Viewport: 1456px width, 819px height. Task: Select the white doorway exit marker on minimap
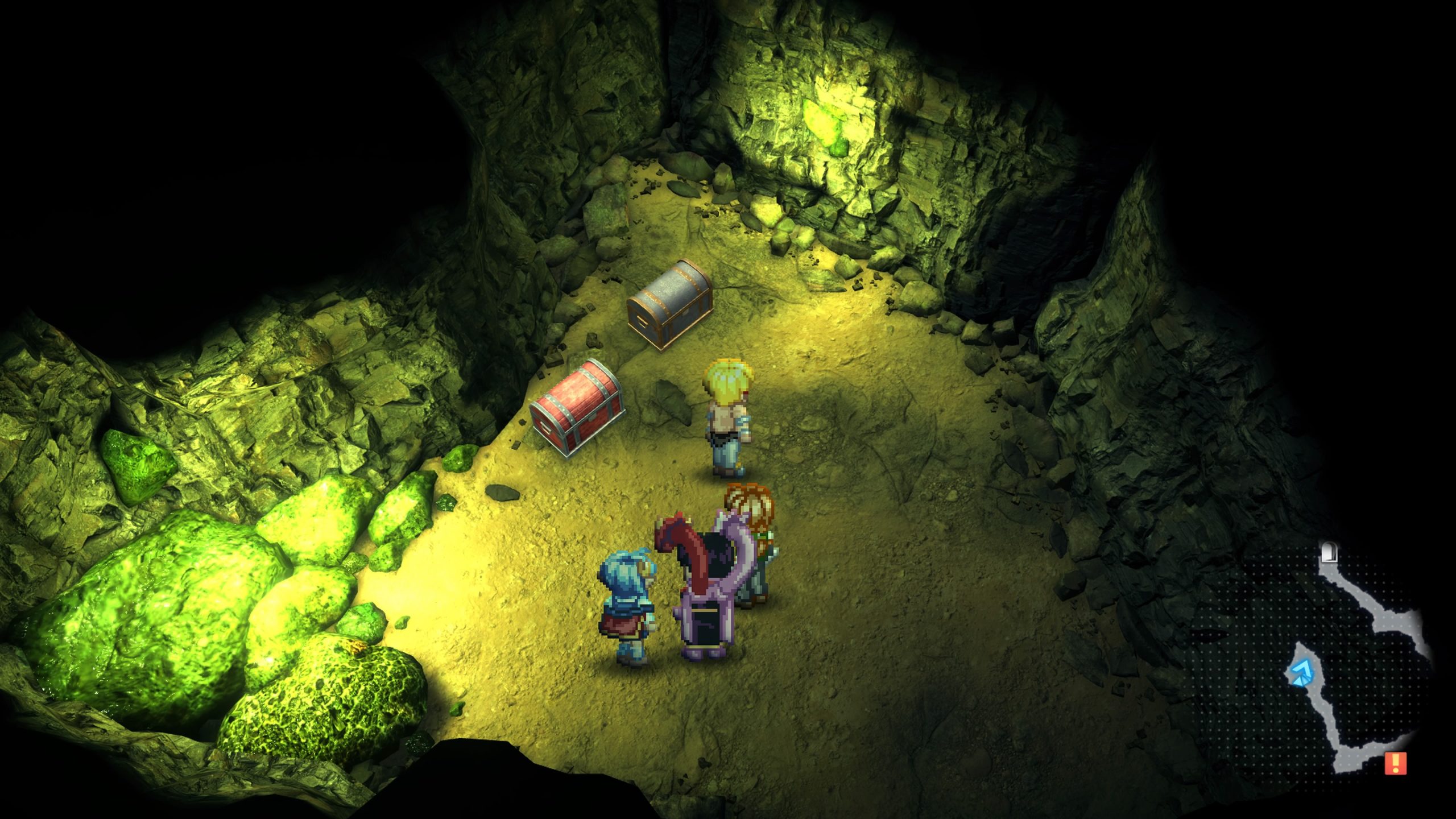pyautogui.click(x=1328, y=552)
